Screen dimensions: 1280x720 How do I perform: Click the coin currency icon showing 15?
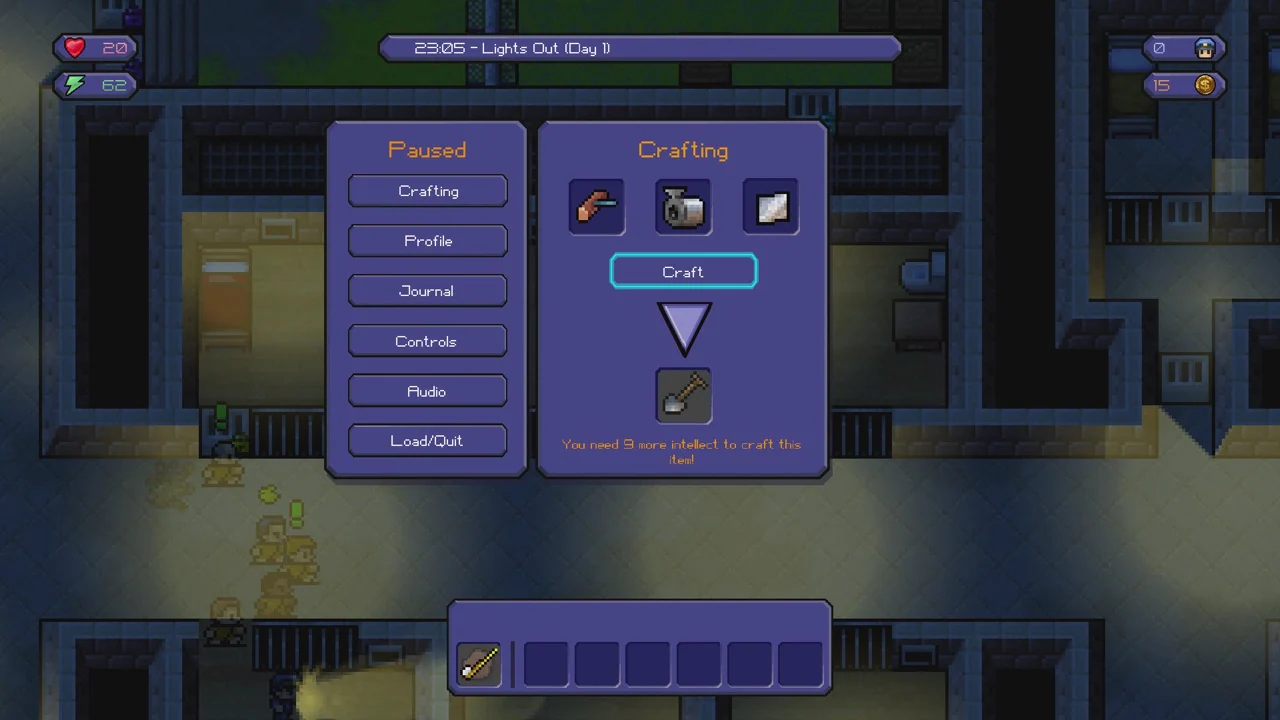pyautogui.click(x=1205, y=85)
